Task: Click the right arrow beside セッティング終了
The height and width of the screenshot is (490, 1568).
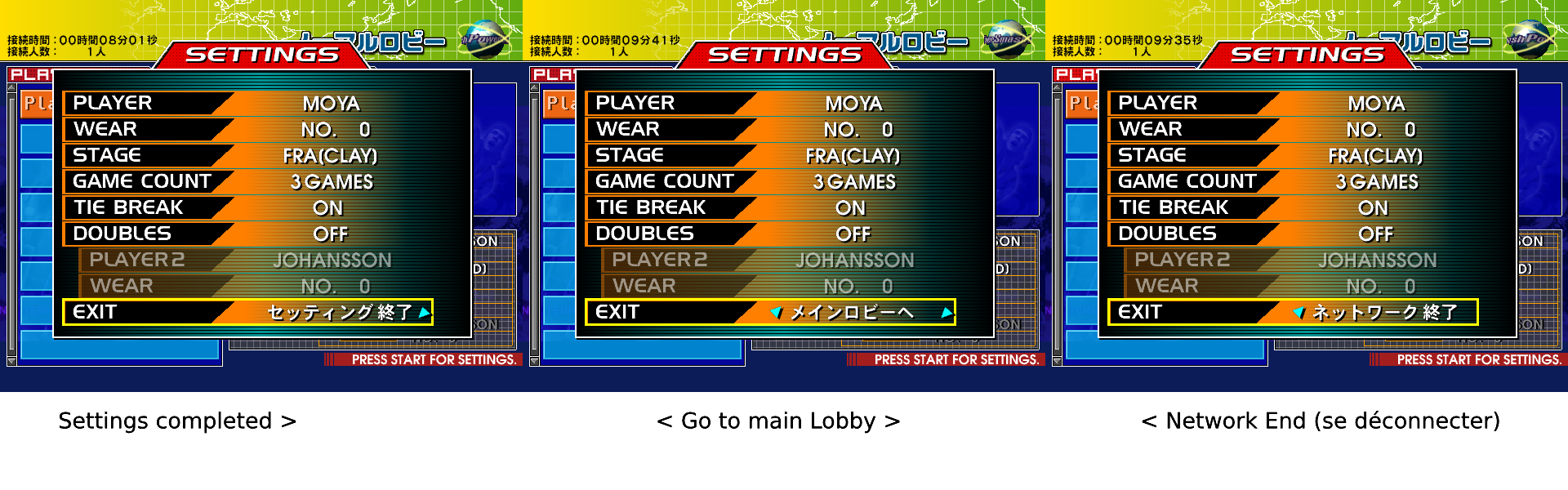Action: click(x=424, y=312)
